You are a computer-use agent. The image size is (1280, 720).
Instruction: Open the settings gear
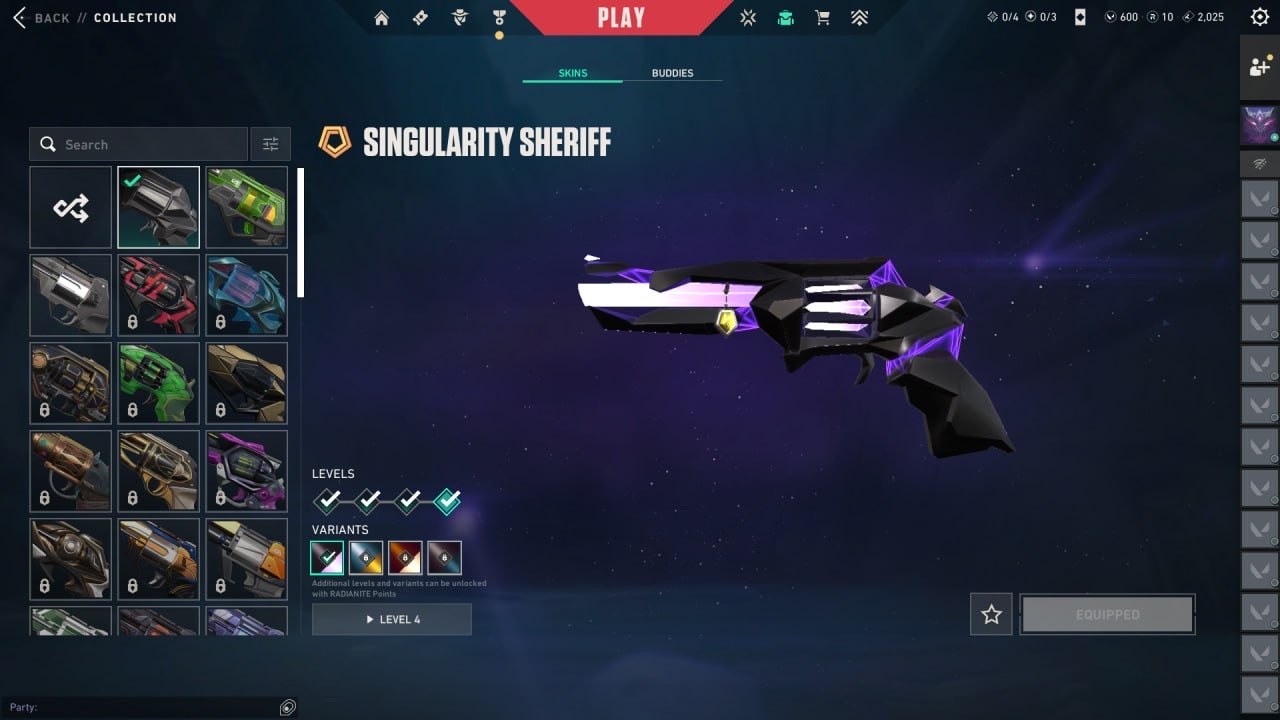1260,17
